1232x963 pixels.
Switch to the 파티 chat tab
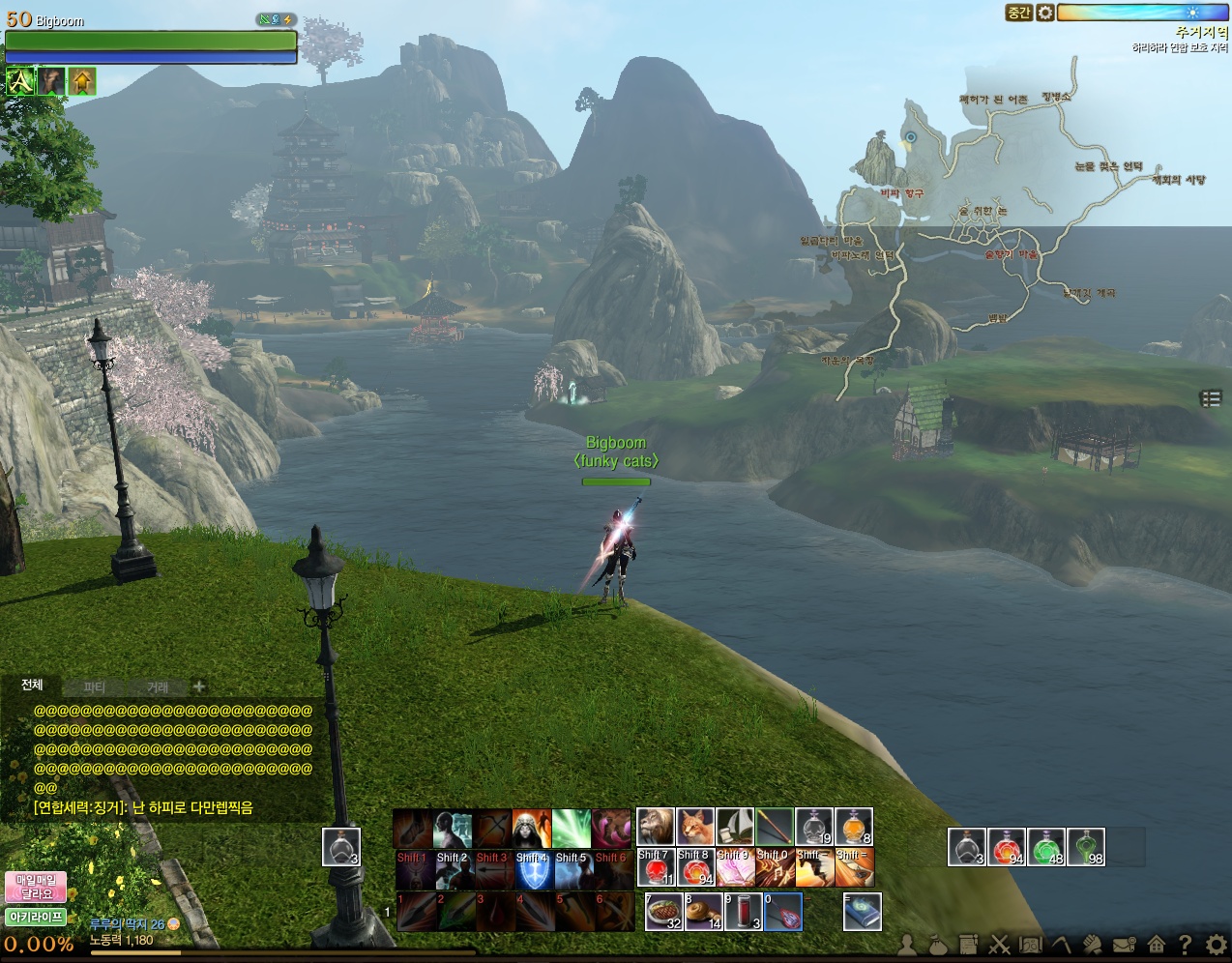(x=94, y=687)
